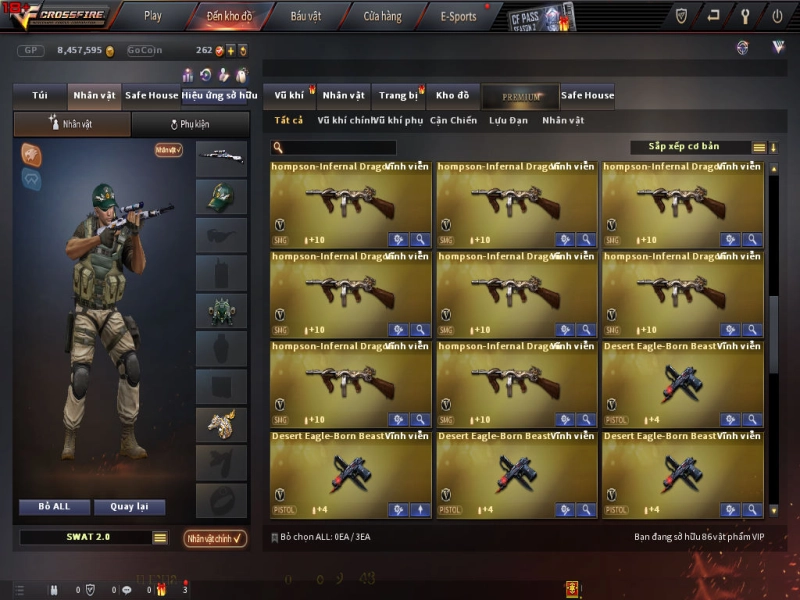
Task: Select the Phụ kiện sub-tab
Action: pos(189,125)
